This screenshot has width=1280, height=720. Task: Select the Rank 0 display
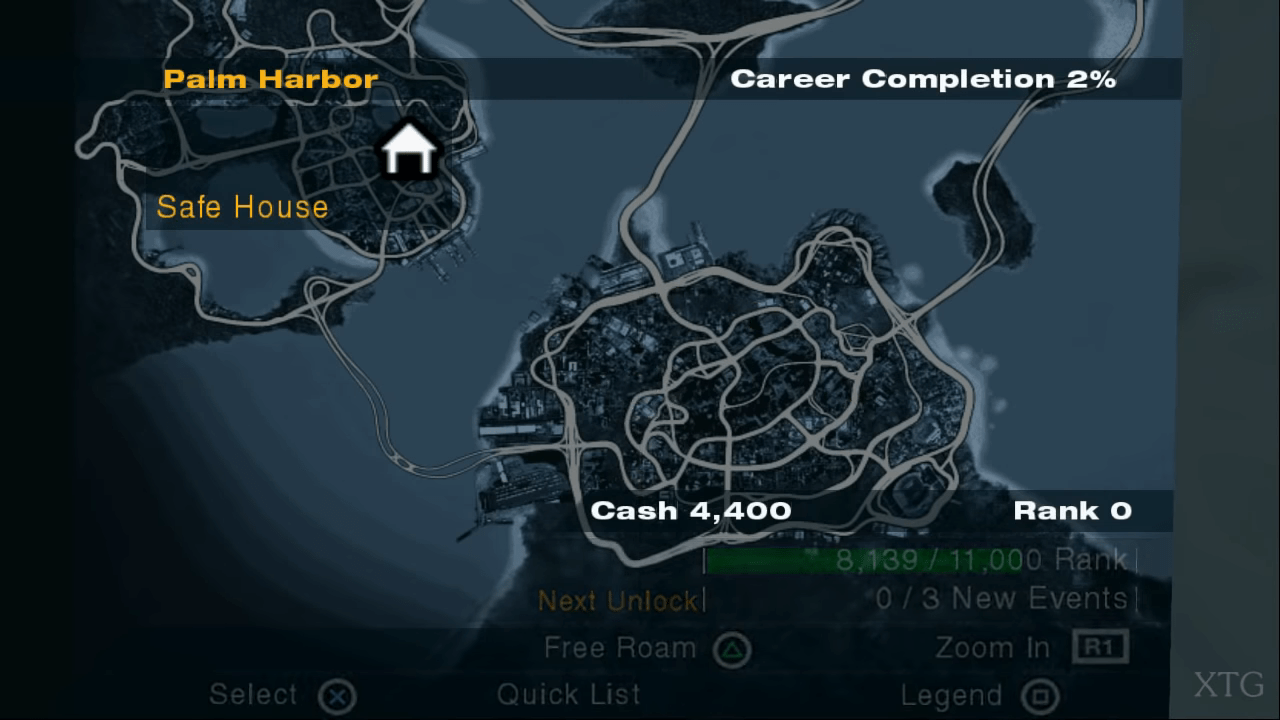pyautogui.click(x=1073, y=510)
